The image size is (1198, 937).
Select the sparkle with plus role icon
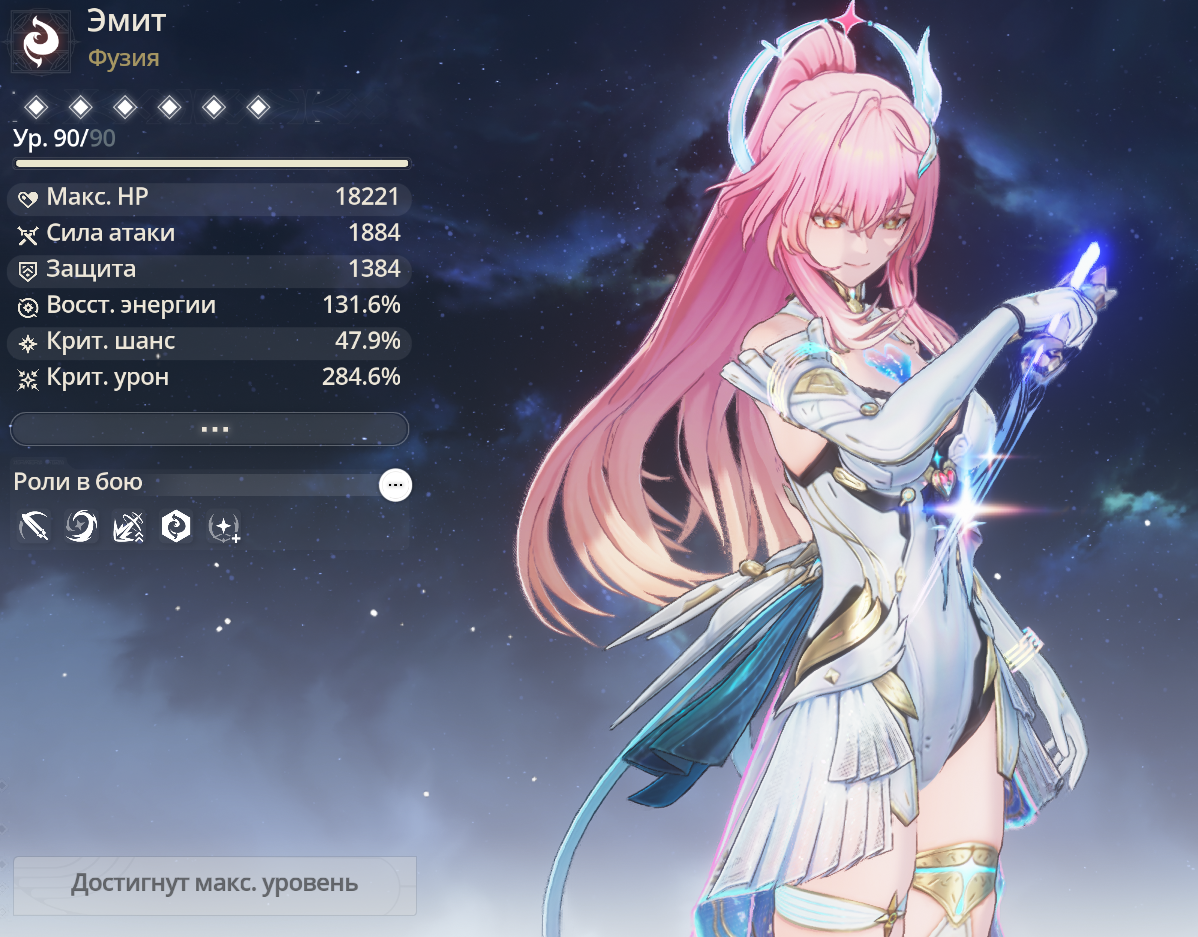tap(223, 526)
